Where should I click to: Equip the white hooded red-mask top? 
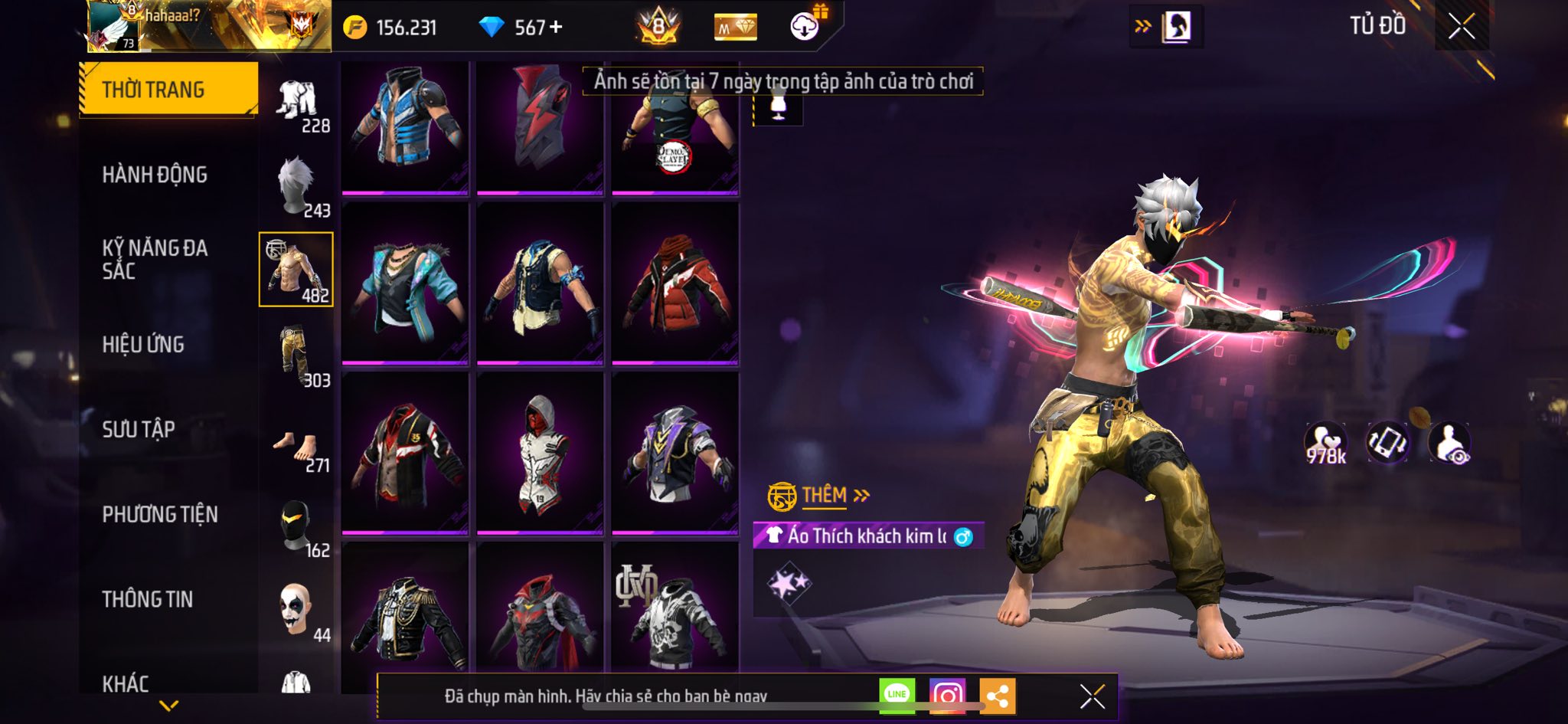(540, 454)
